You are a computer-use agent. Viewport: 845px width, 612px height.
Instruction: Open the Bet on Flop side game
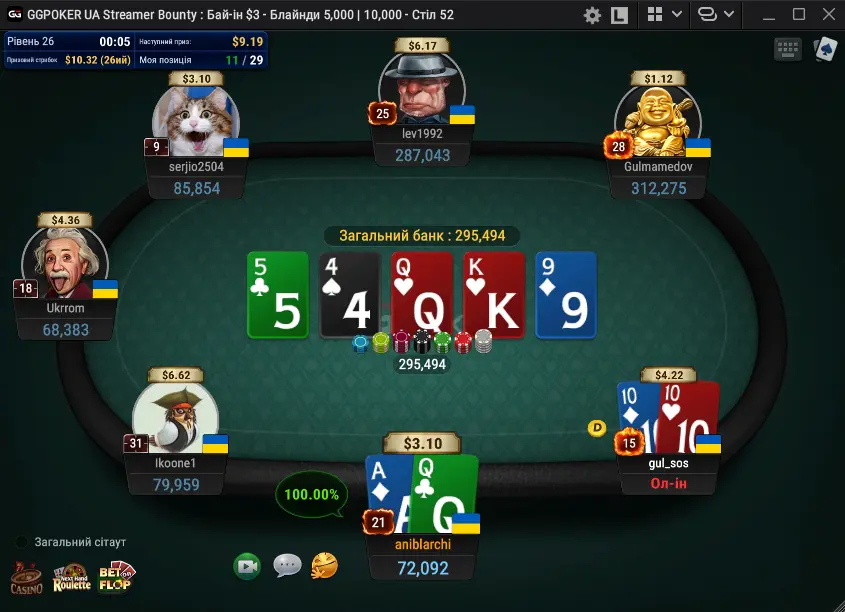coord(116,578)
